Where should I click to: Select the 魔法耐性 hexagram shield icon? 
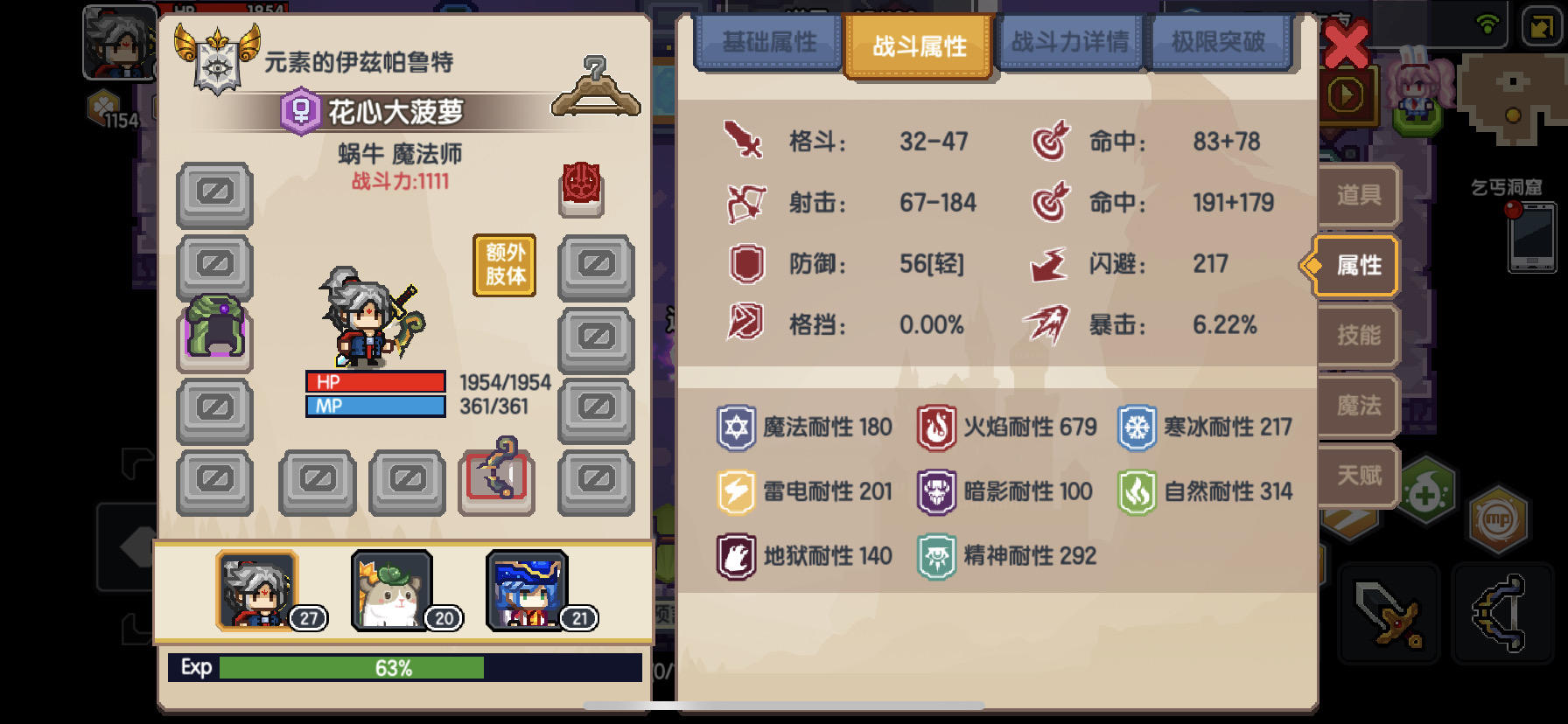tap(737, 428)
